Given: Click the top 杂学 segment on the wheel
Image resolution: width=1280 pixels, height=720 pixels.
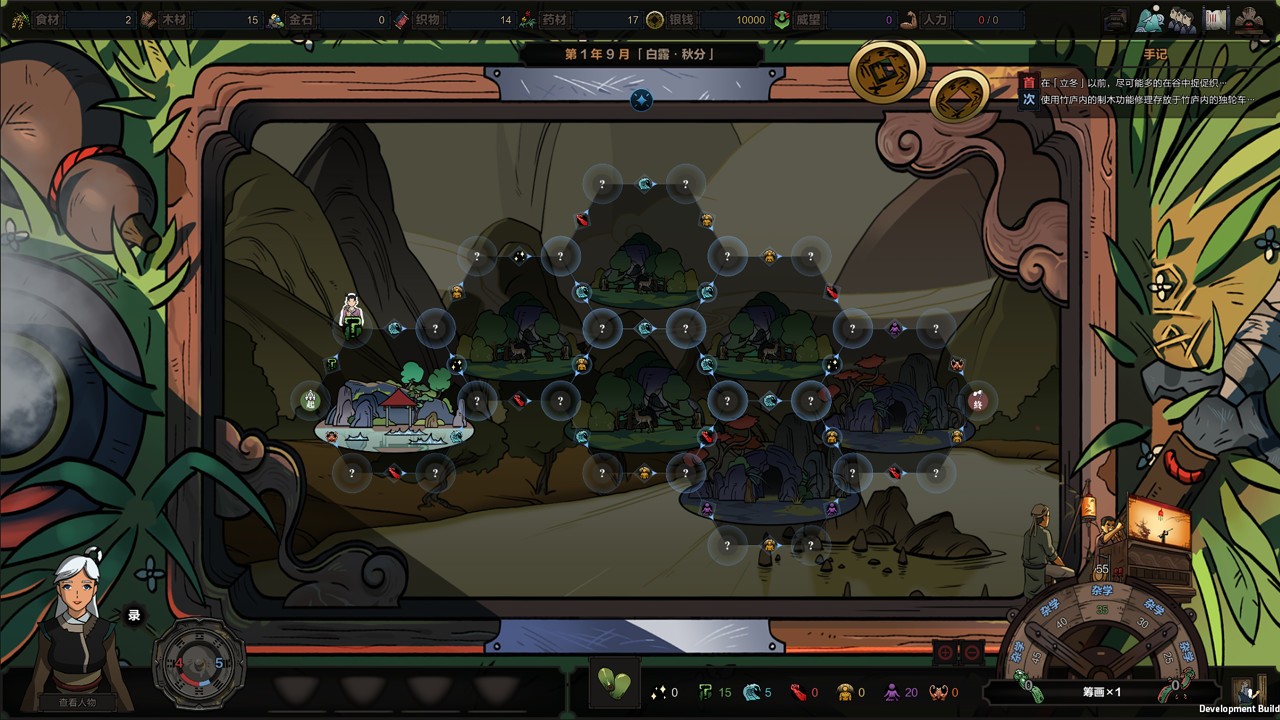Looking at the screenshot, I should [x=1101, y=591].
